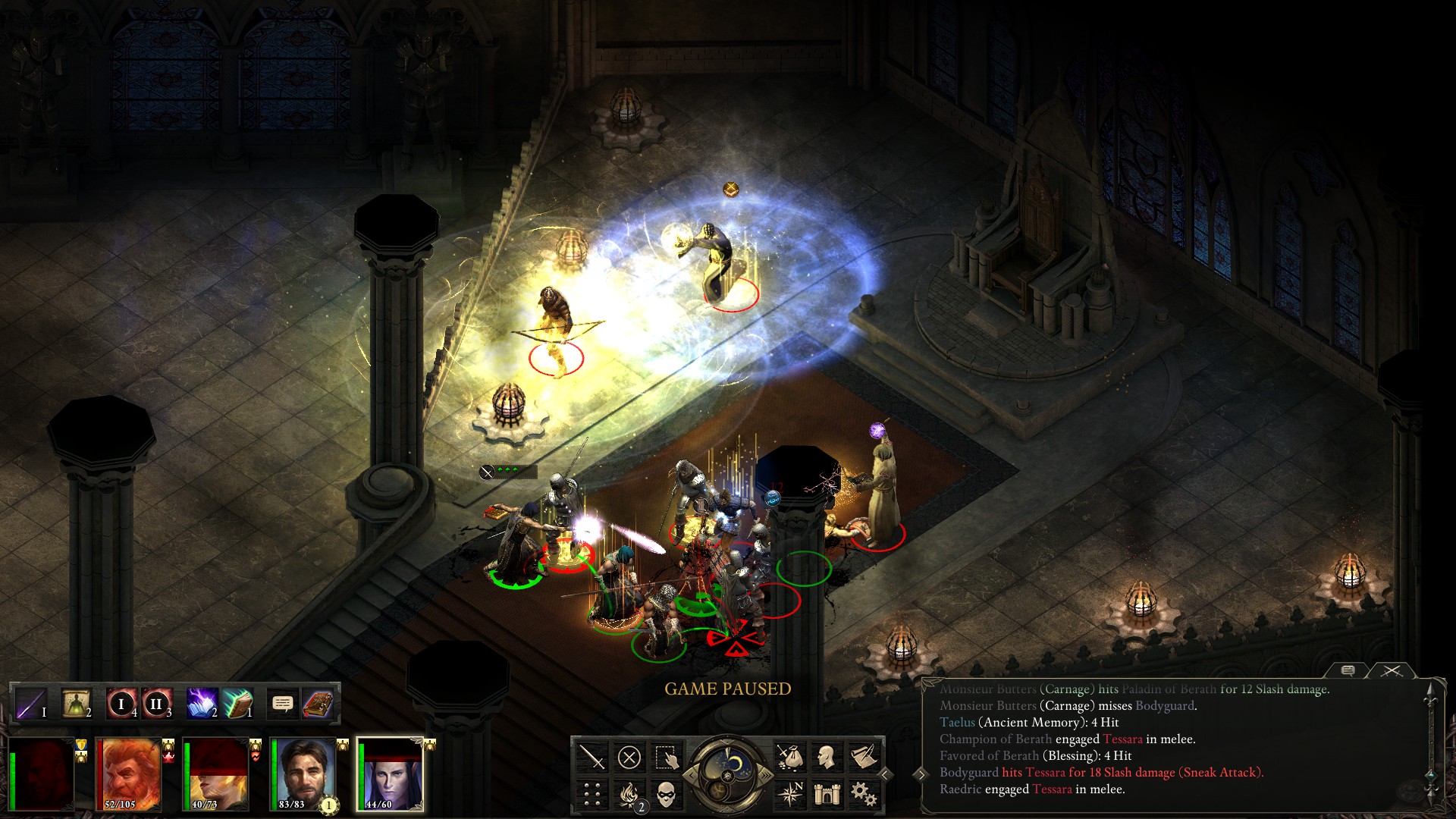Activate the sword attack command
Image resolution: width=1456 pixels, height=819 pixels.
591,757
